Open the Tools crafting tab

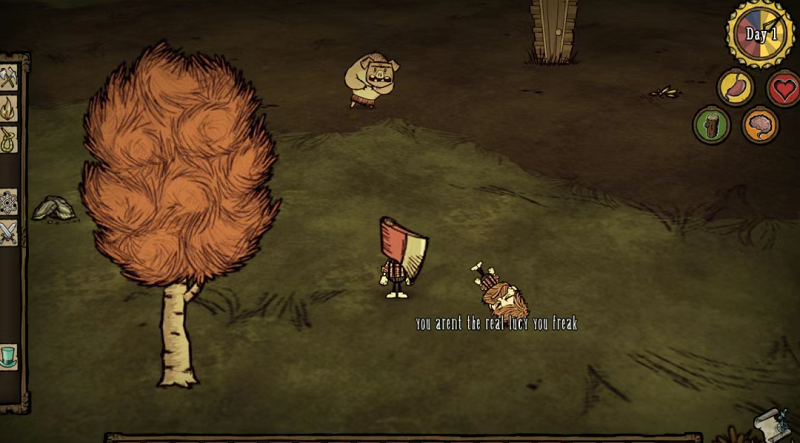click(x=9, y=76)
